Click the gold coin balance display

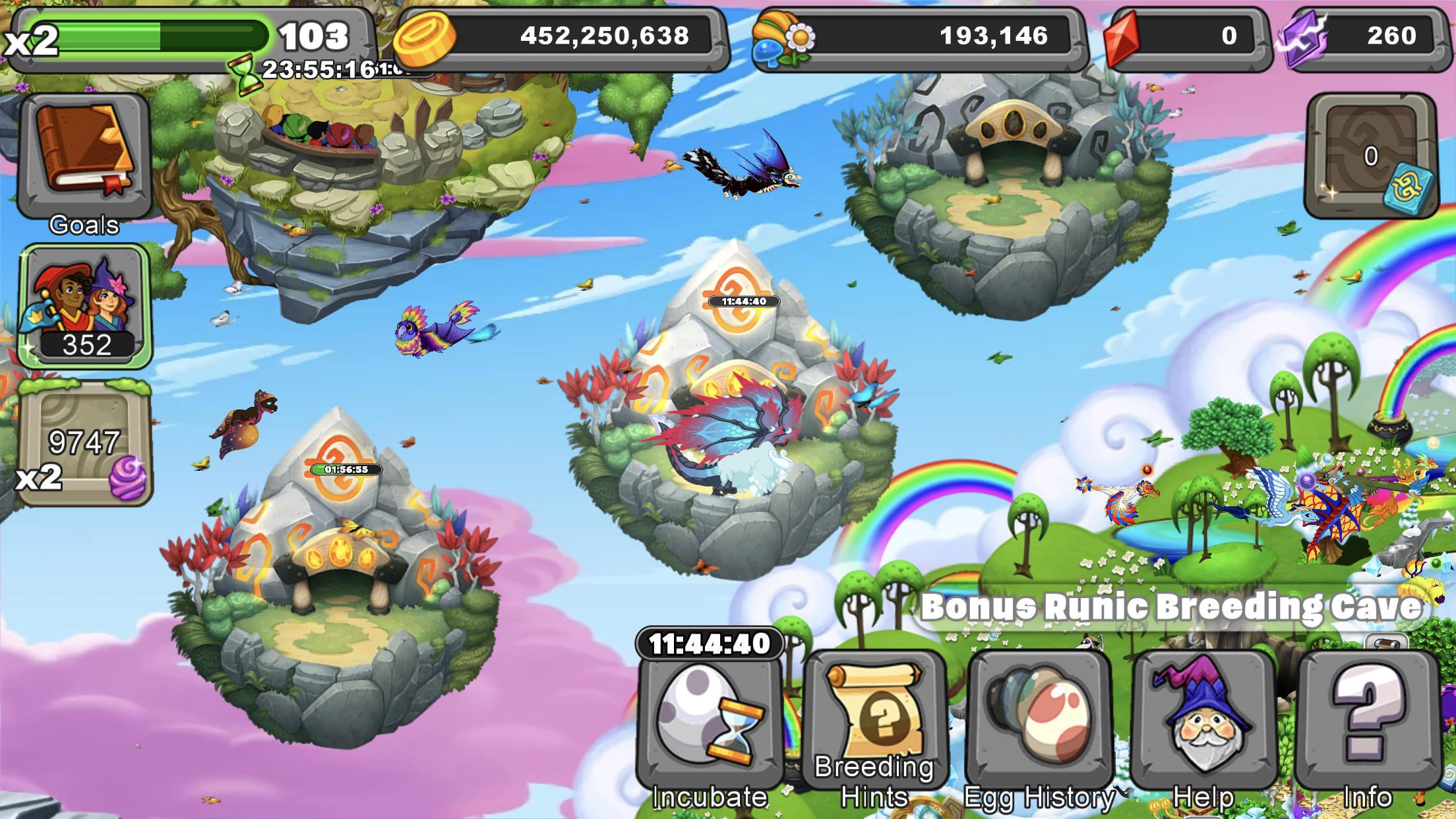tap(574, 37)
